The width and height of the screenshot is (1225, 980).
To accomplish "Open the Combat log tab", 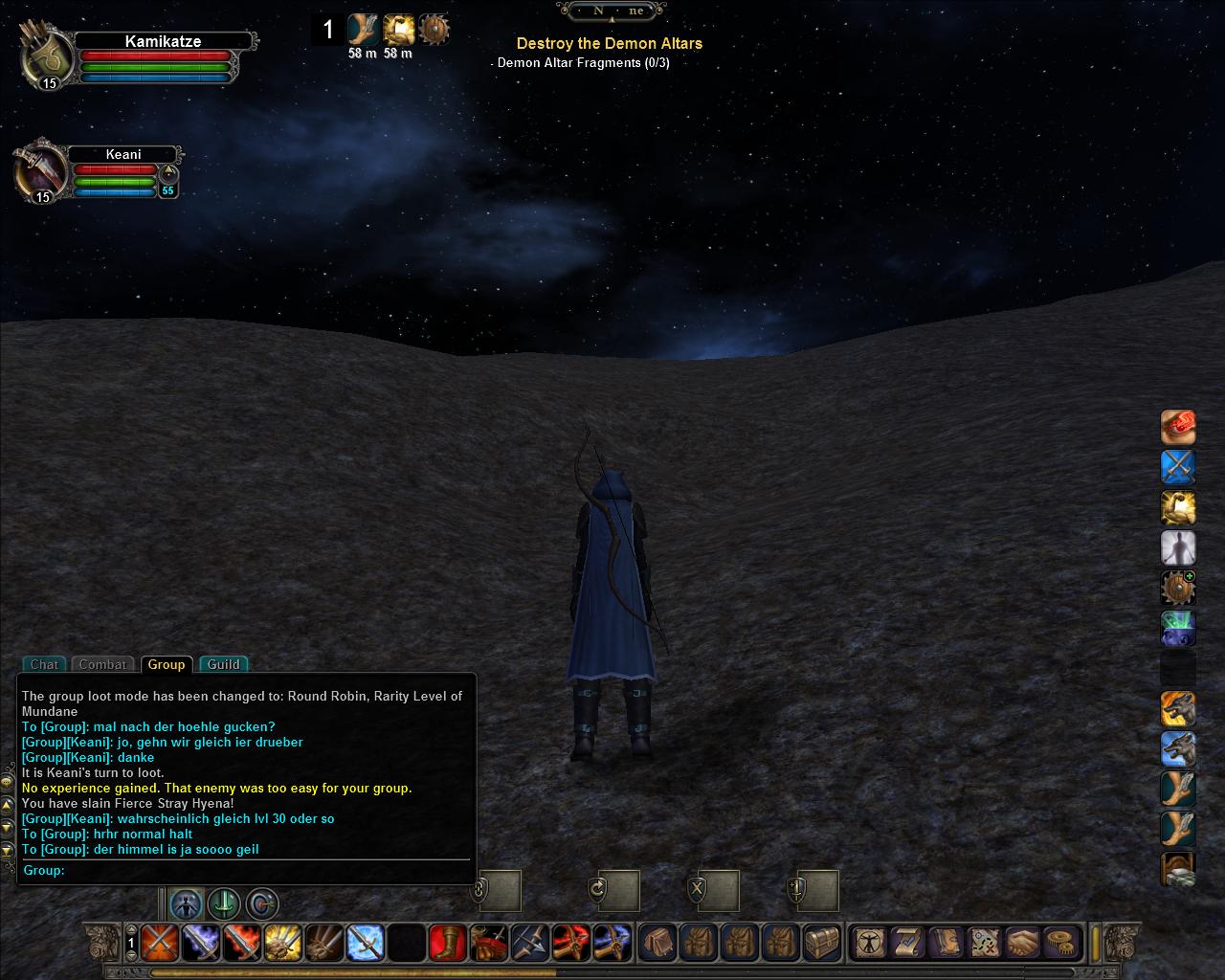I will coord(102,664).
